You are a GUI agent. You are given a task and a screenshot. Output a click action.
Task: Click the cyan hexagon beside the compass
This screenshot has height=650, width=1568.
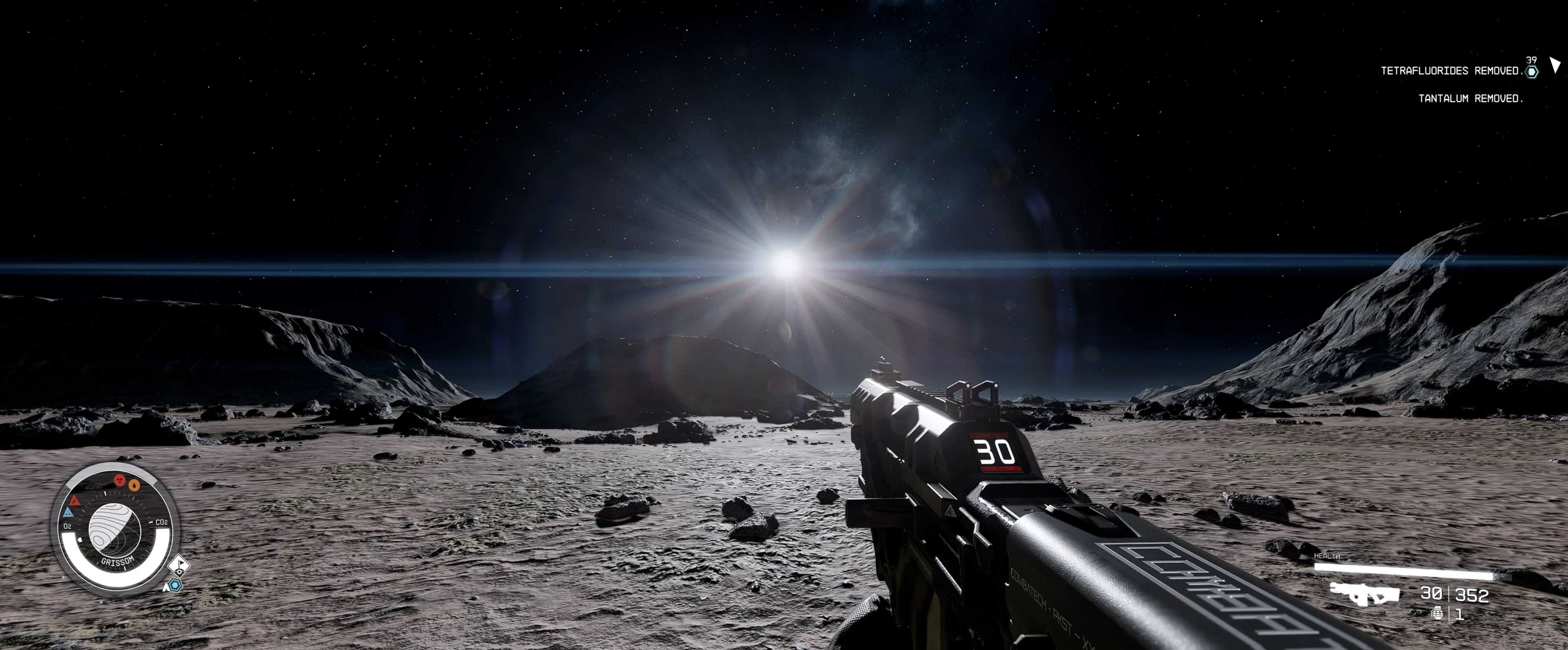pos(175,585)
